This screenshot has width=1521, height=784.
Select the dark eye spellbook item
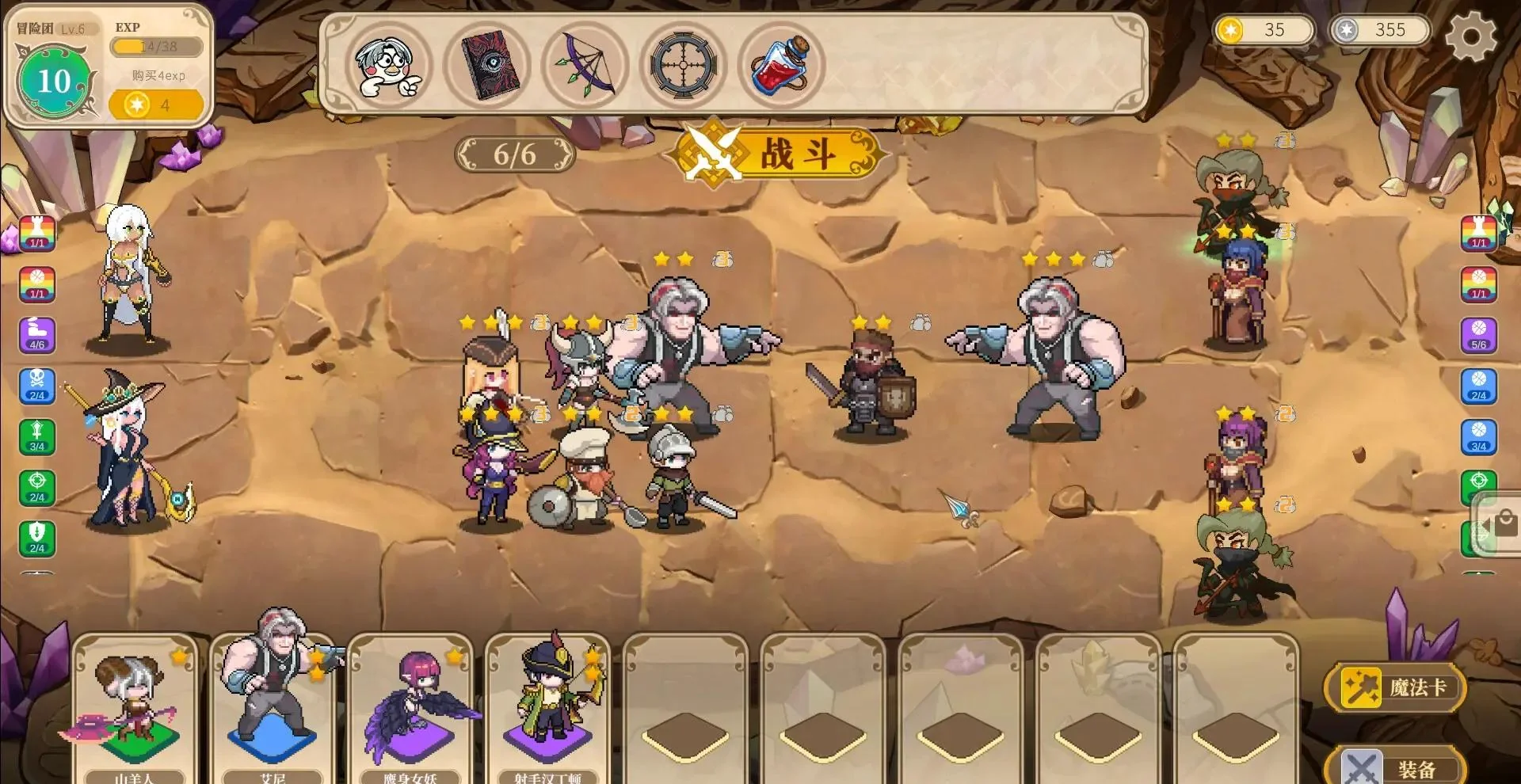pos(487,65)
